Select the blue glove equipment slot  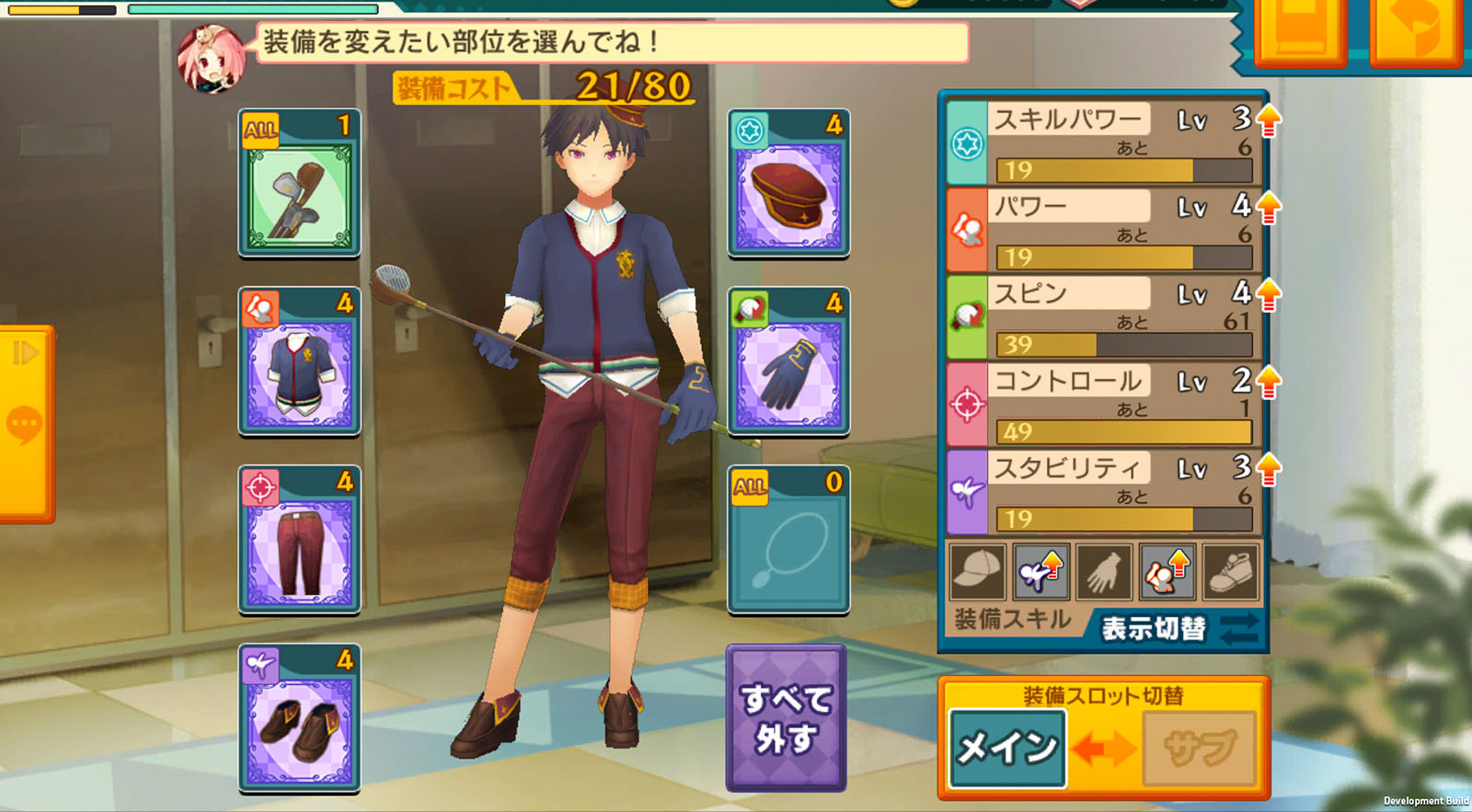(788, 361)
